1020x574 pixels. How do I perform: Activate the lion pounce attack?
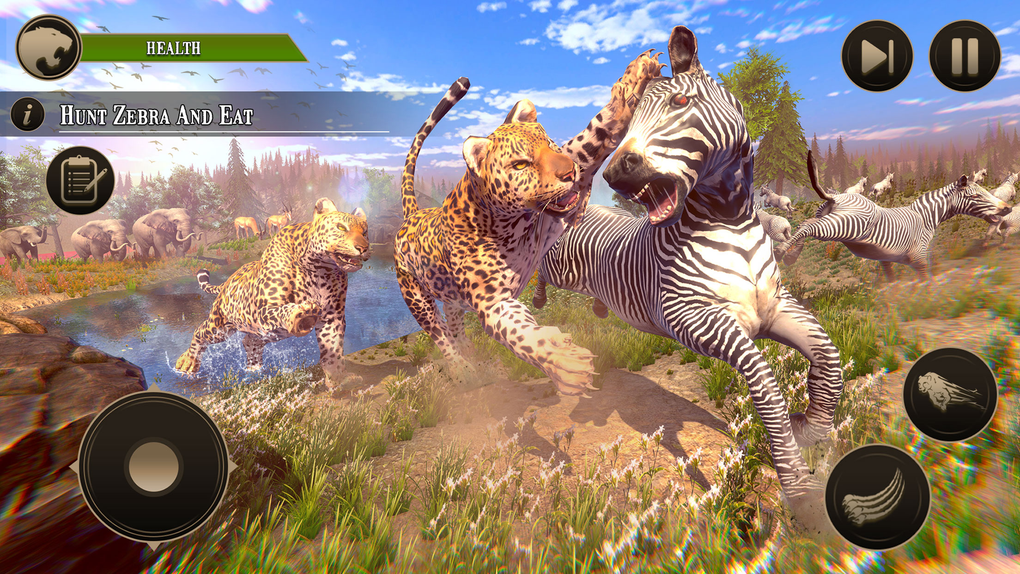[949, 394]
